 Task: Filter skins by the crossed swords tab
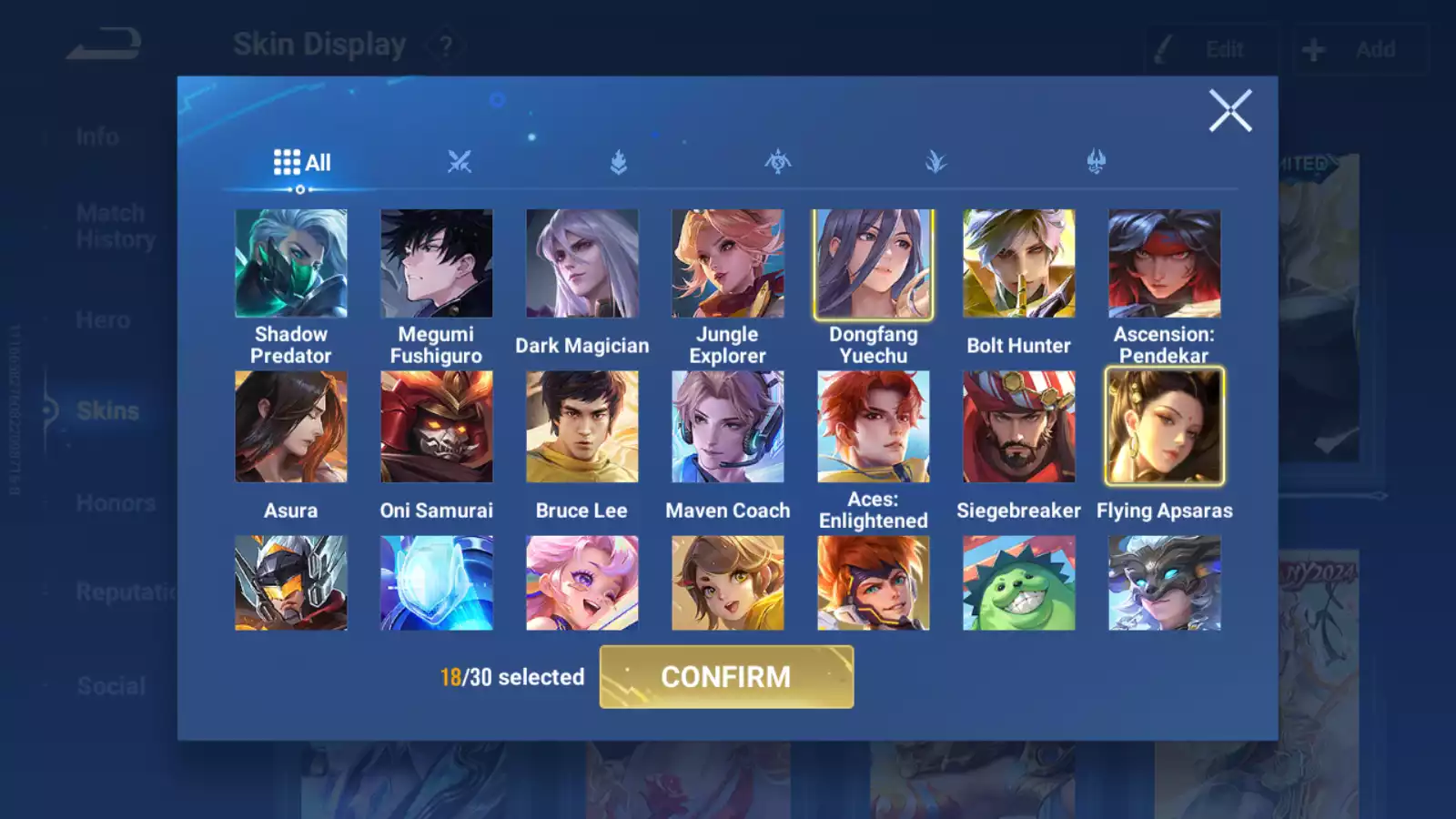pyautogui.click(x=460, y=163)
